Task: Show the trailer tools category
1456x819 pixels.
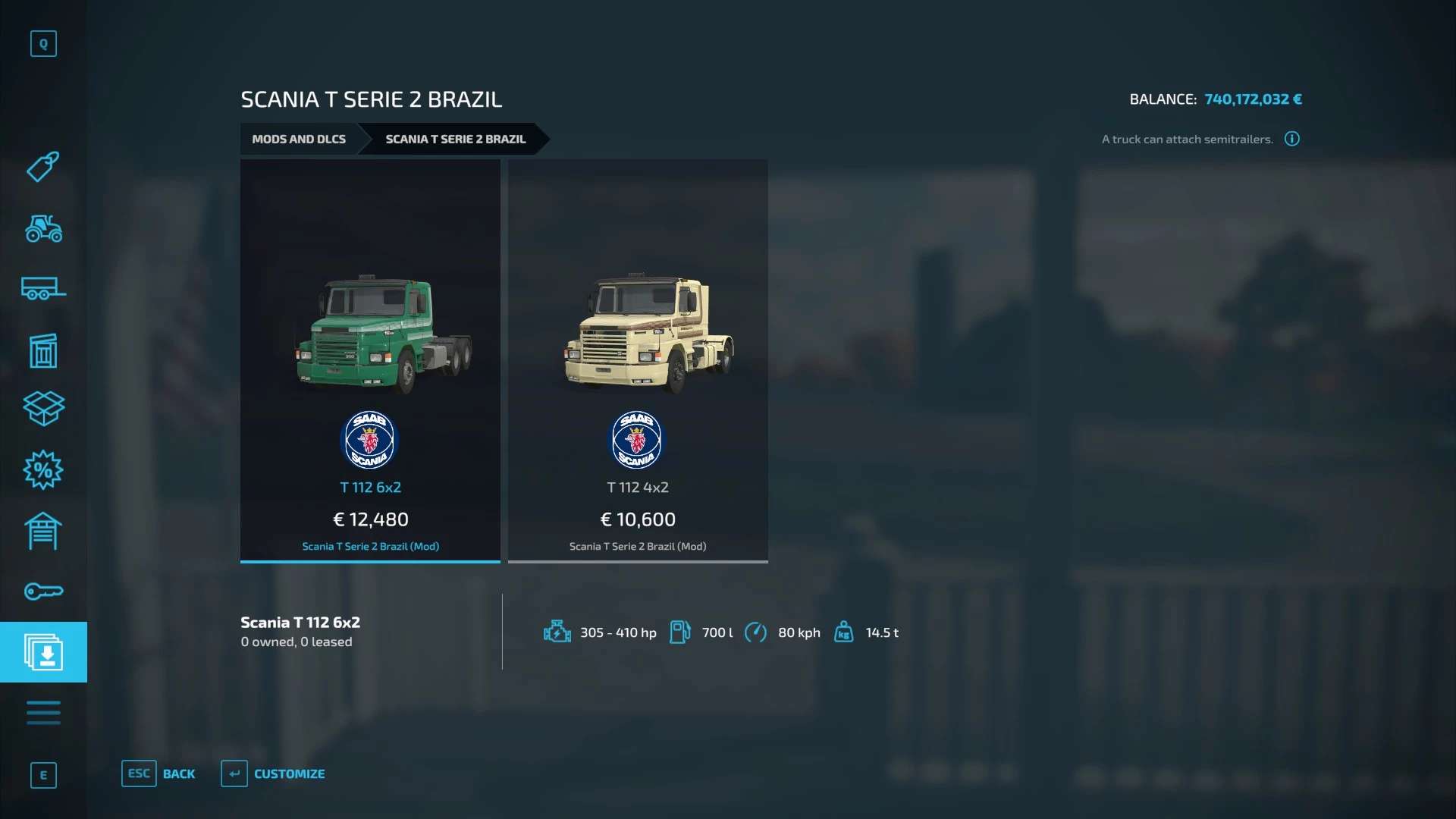Action: [43, 289]
